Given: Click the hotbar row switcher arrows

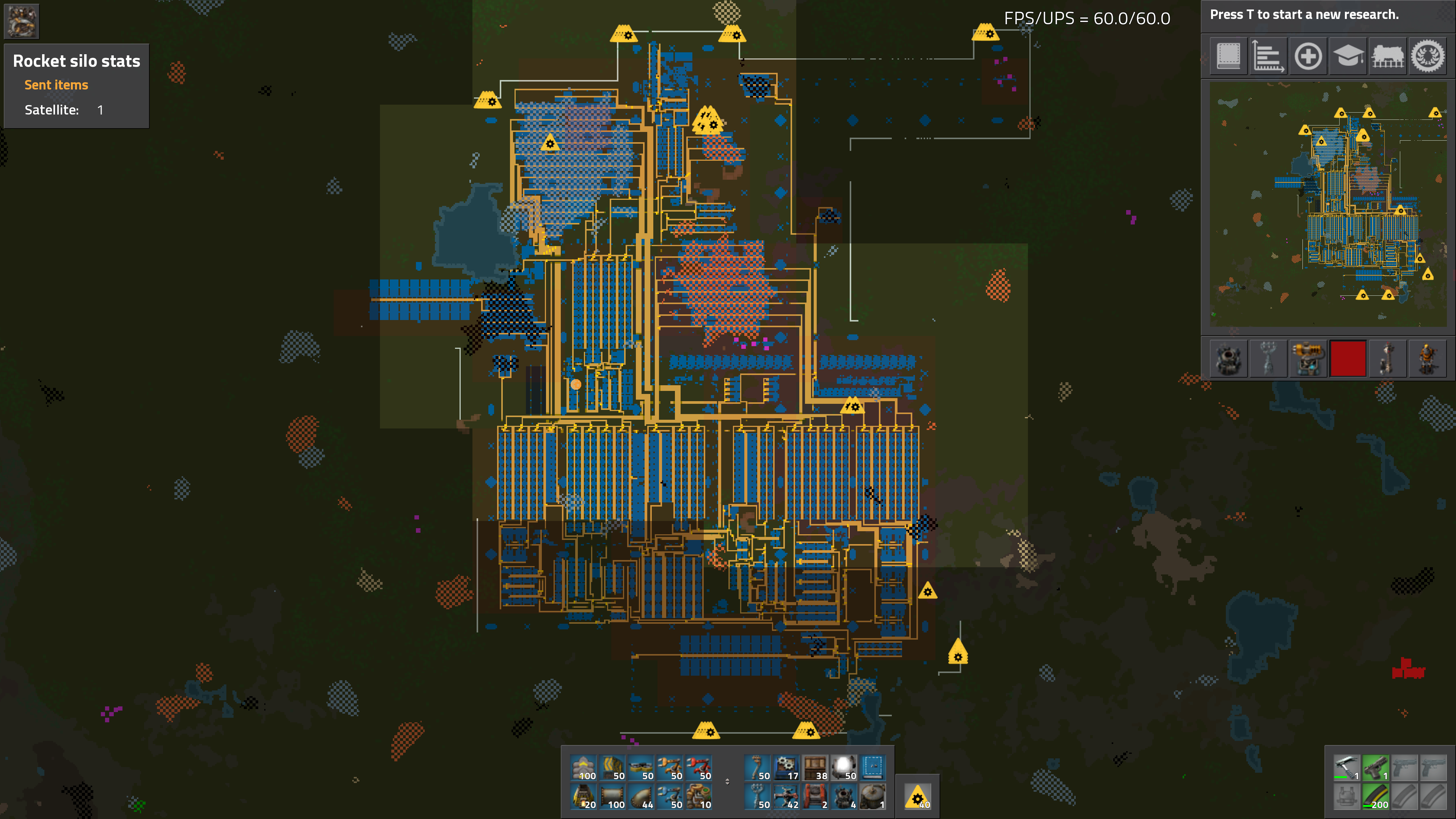Looking at the screenshot, I should point(728,782).
